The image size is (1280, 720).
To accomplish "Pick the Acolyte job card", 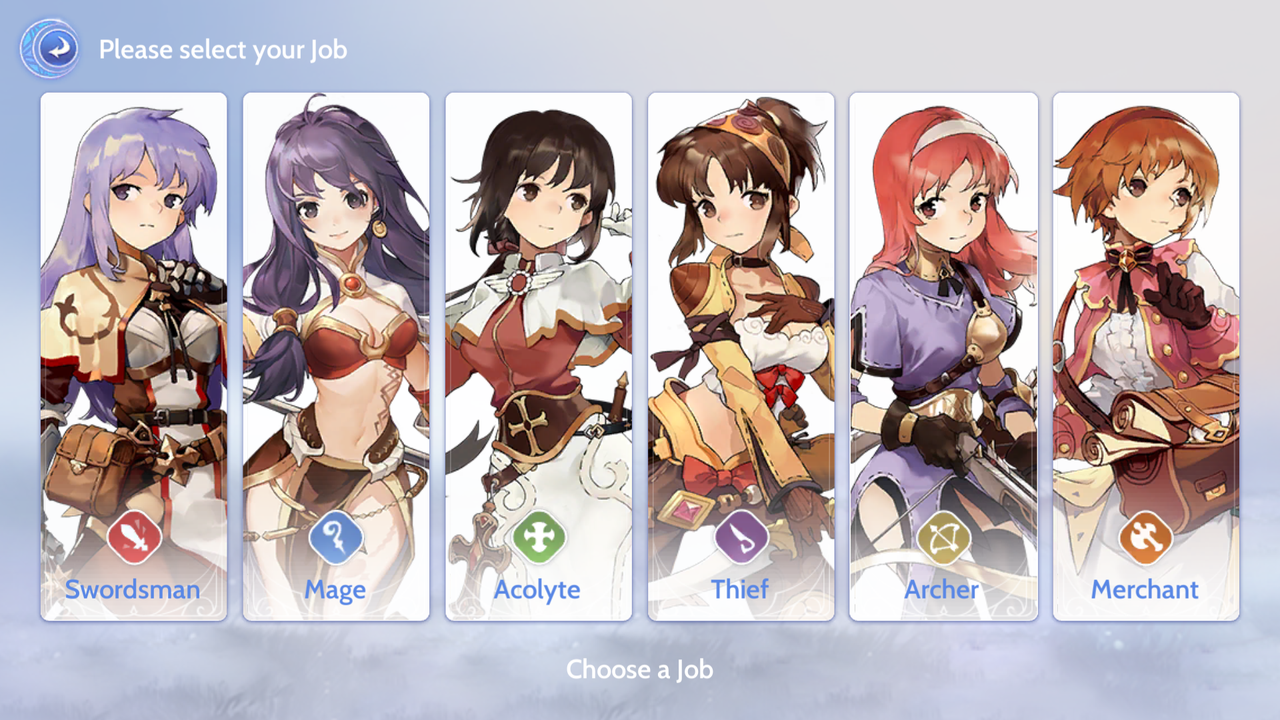I will coord(538,356).
